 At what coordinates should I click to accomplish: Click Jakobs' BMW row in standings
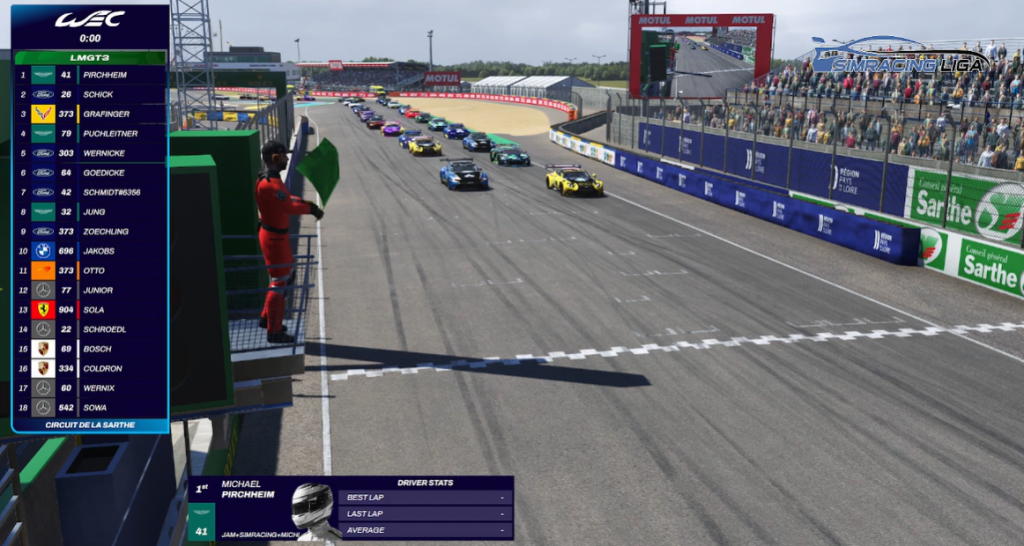[90, 251]
